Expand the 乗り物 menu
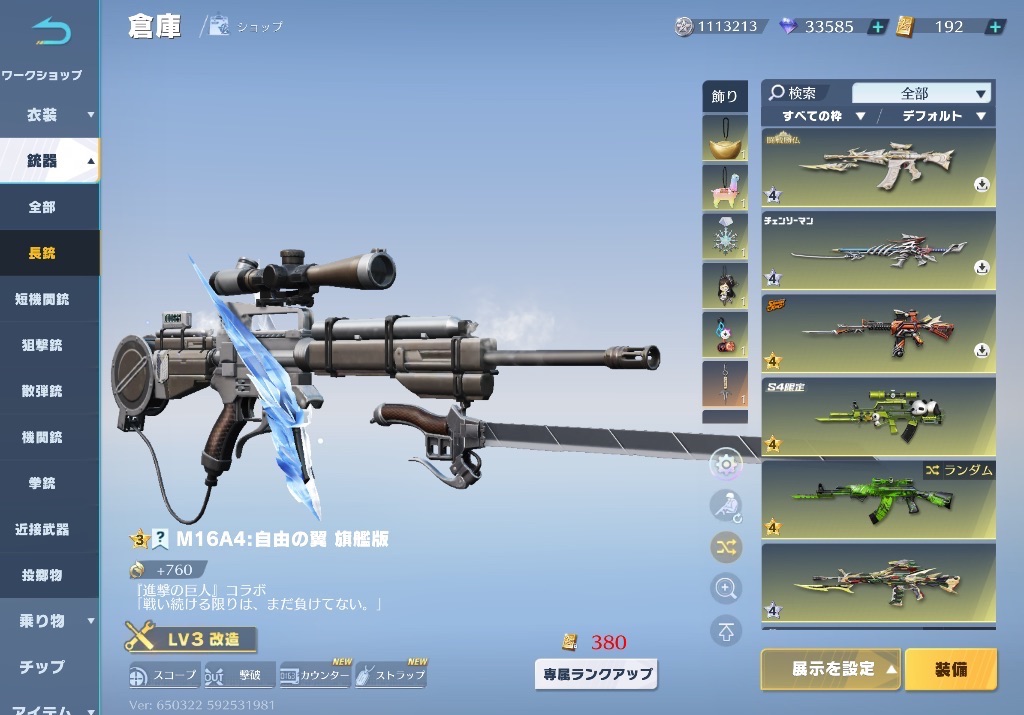Viewport: 1024px width, 715px height. (50, 621)
